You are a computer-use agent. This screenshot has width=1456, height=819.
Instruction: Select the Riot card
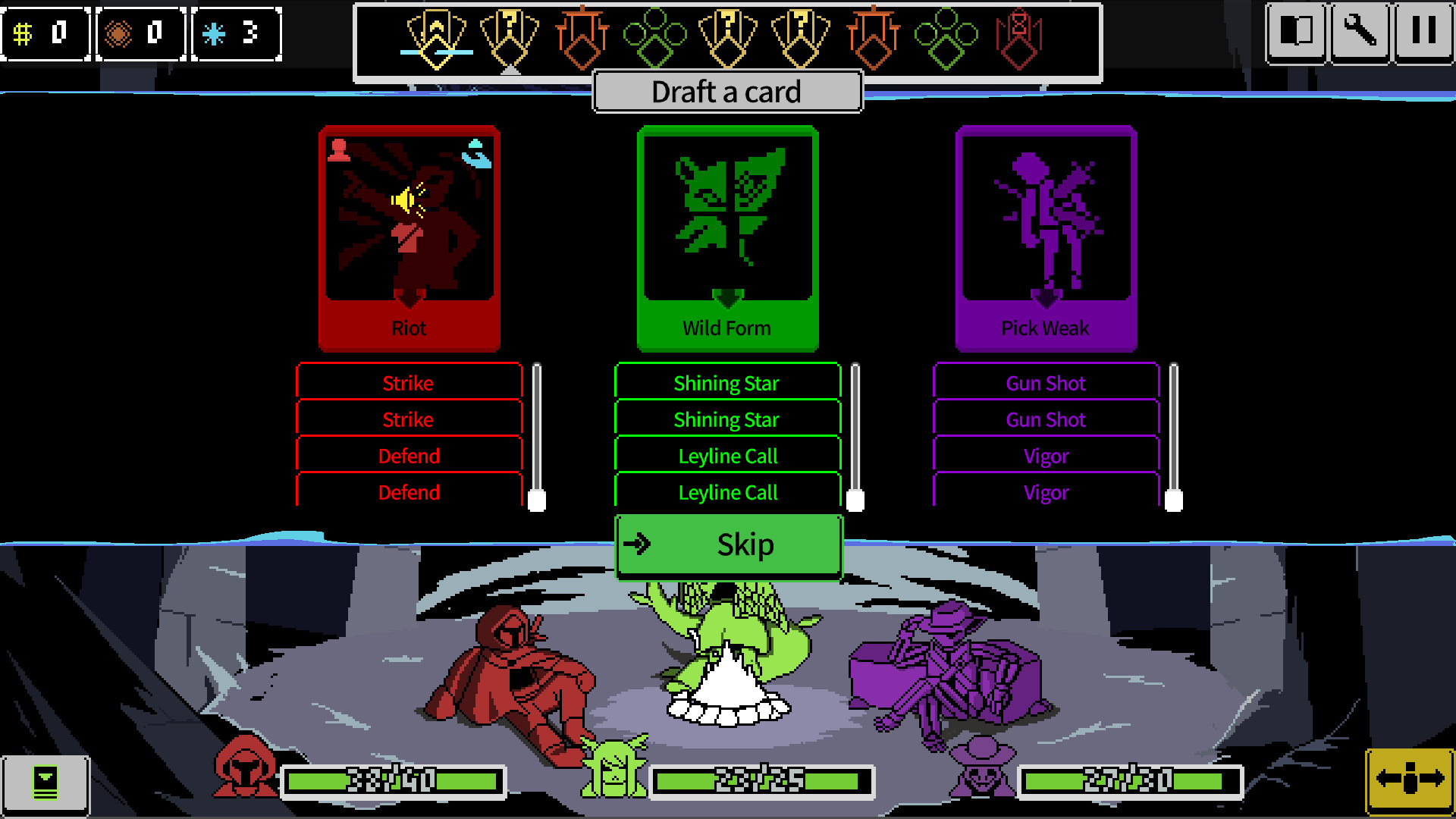409,235
